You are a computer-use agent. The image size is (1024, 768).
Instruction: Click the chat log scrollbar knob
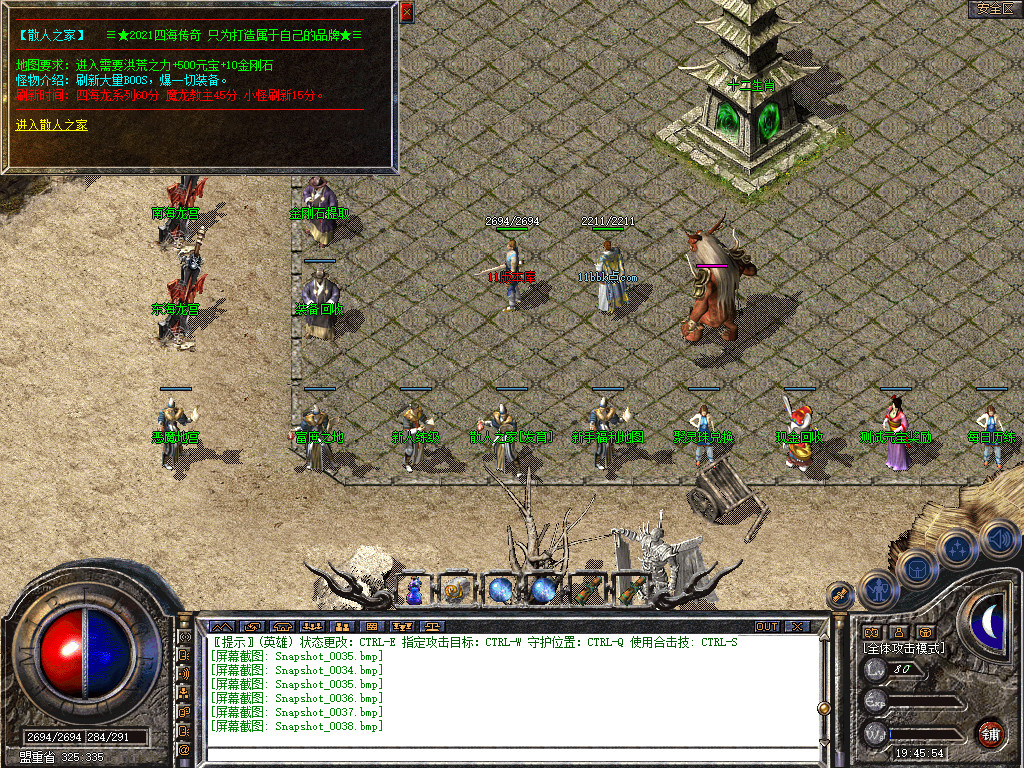click(x=824, y=708)
